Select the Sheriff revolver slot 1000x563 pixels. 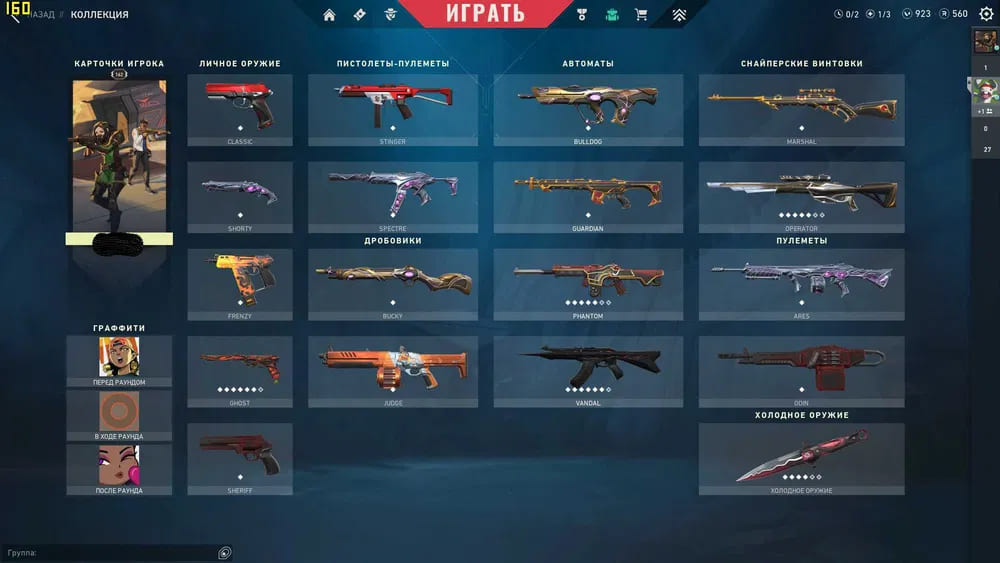pos(240,457)
